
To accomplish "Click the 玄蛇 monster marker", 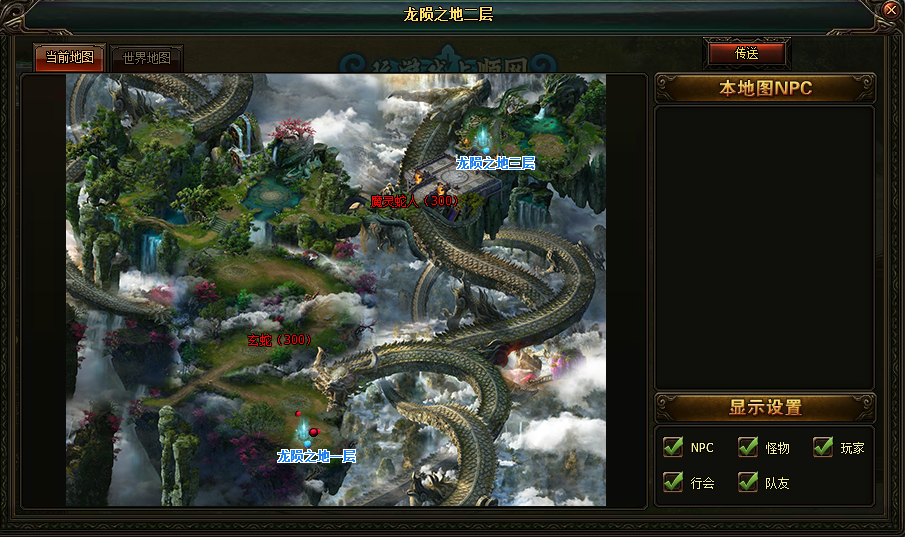I will (x=280, y=340).
